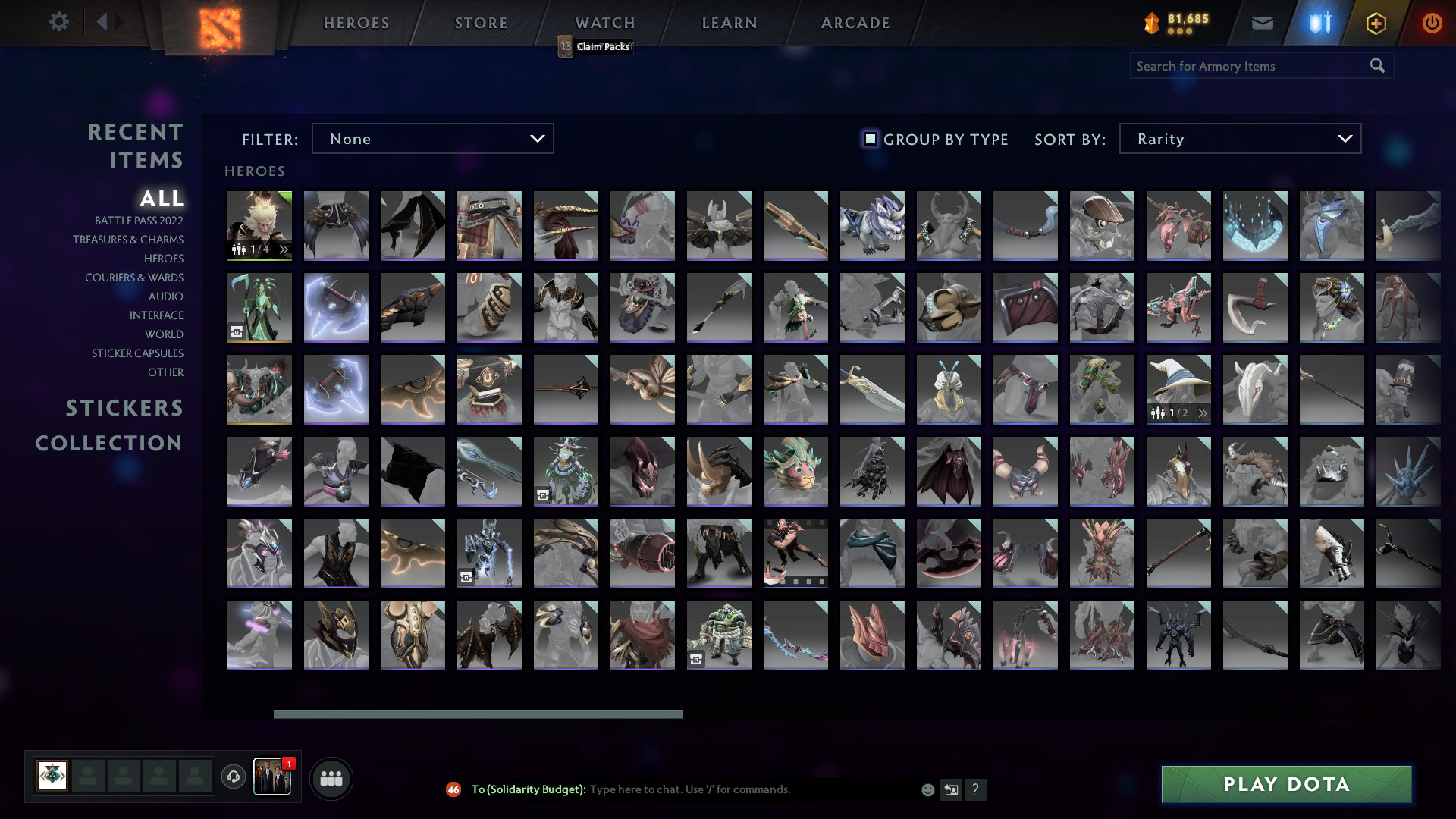Click the magnifying glass in the armory search

point(1377,65)
